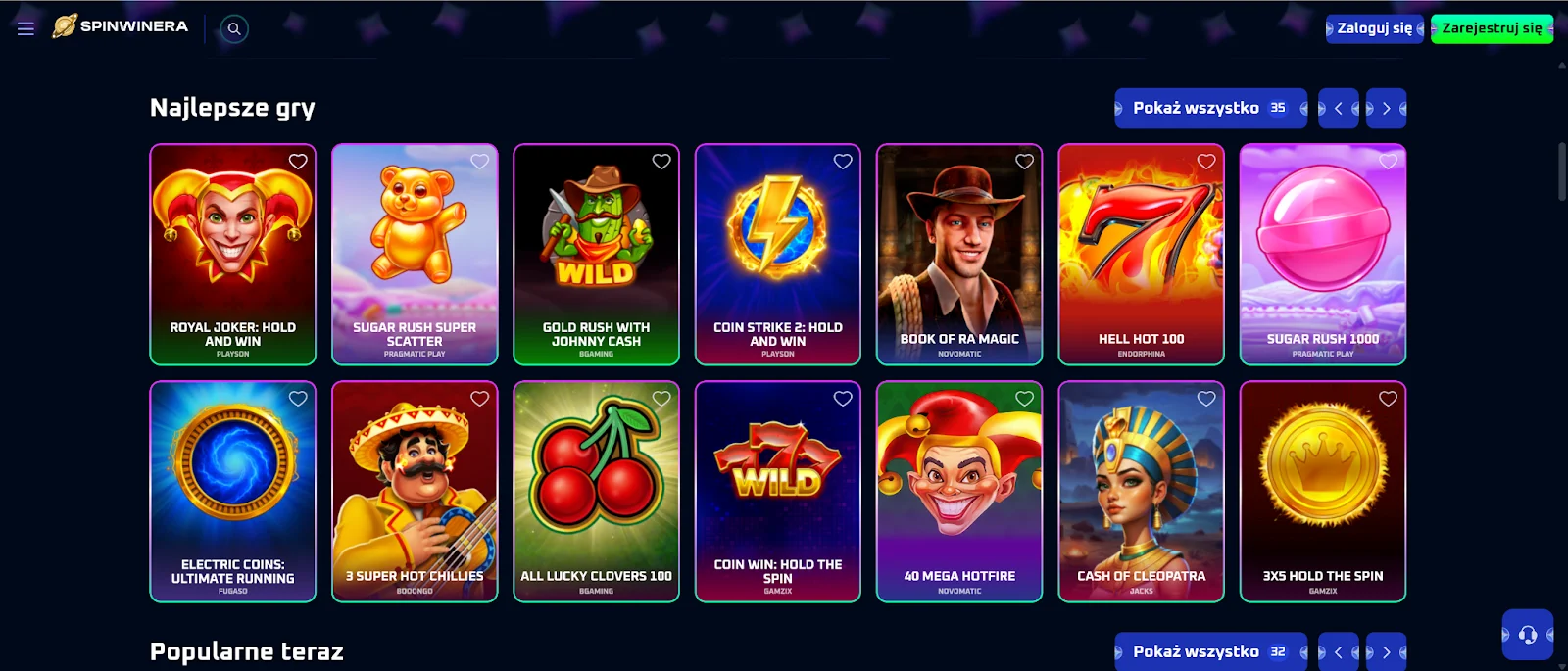Launch Sugar Rush Super Scatter game

(x=415, y=254)
